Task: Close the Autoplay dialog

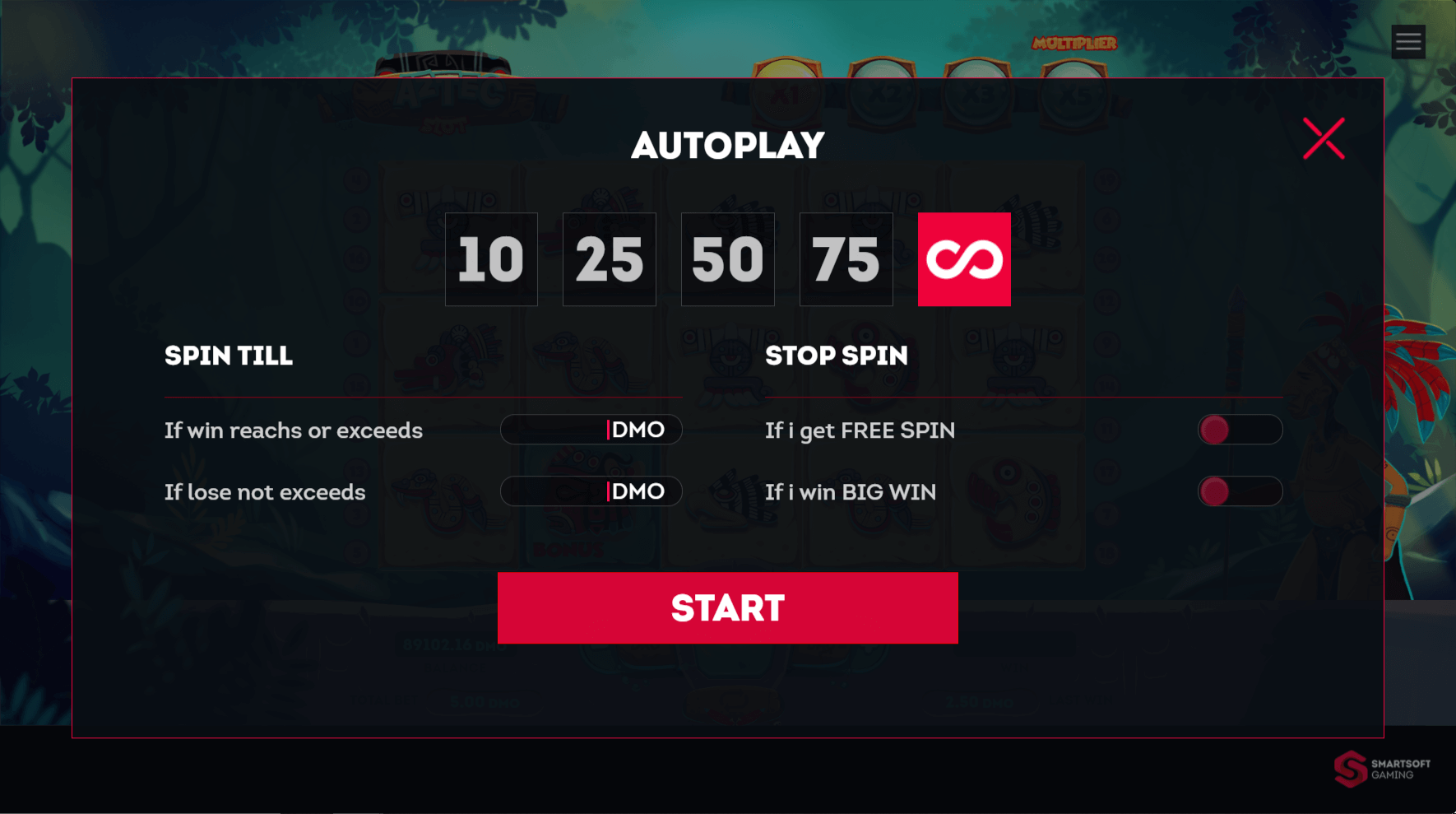Action: (x=1324, y=138)
